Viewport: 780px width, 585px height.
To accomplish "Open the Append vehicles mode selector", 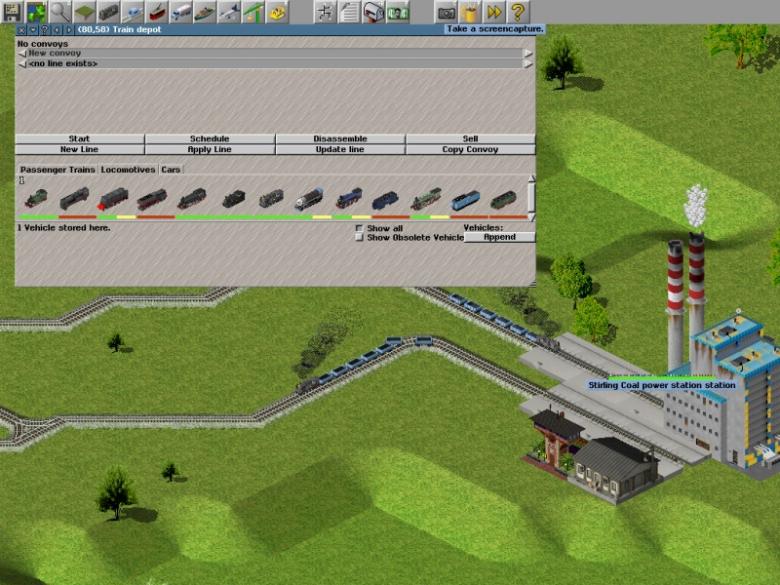I will [499, 237].
